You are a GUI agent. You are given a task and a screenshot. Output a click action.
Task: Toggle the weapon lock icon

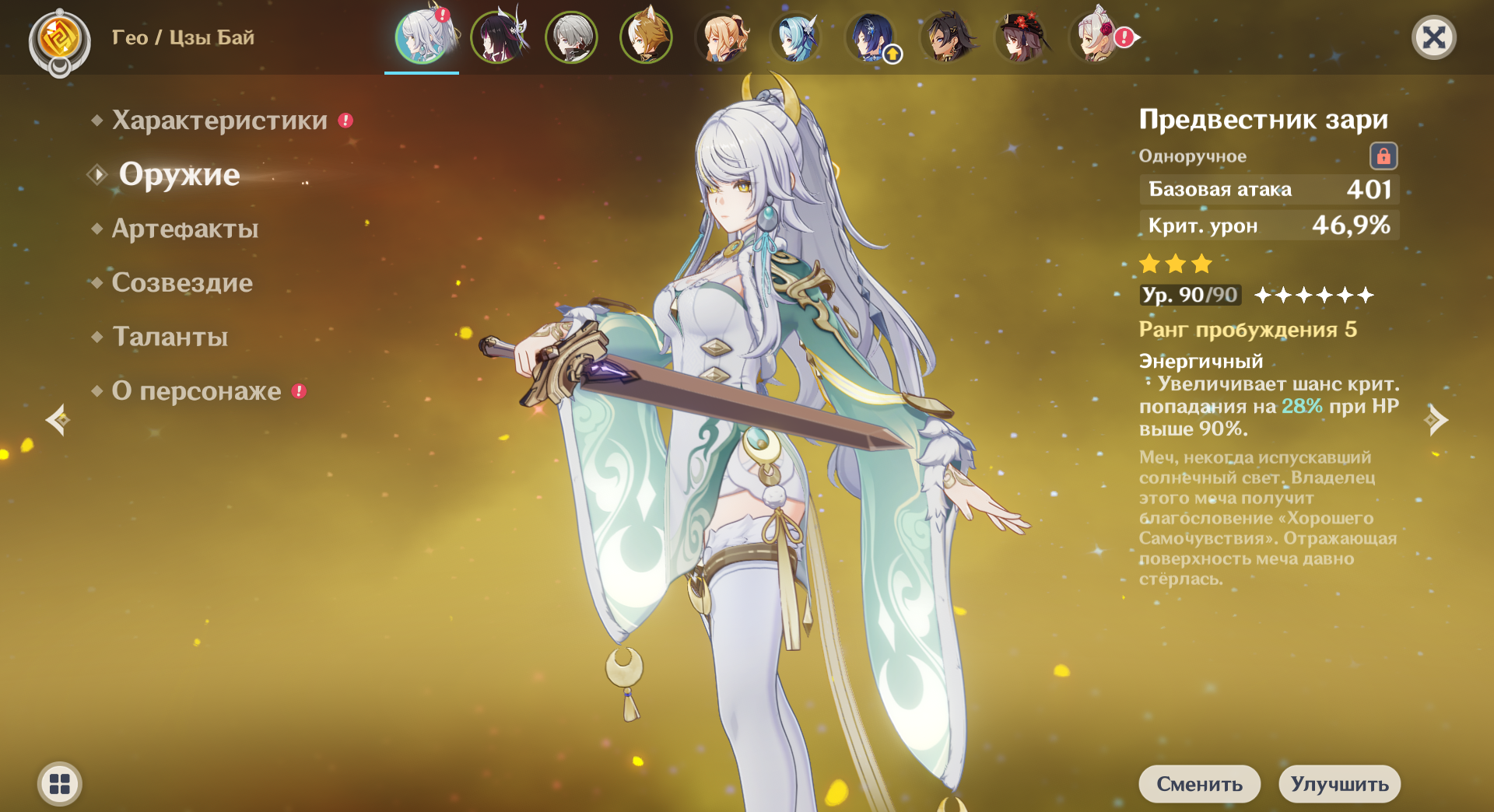pyautogui.click(x=1383, y=156)
